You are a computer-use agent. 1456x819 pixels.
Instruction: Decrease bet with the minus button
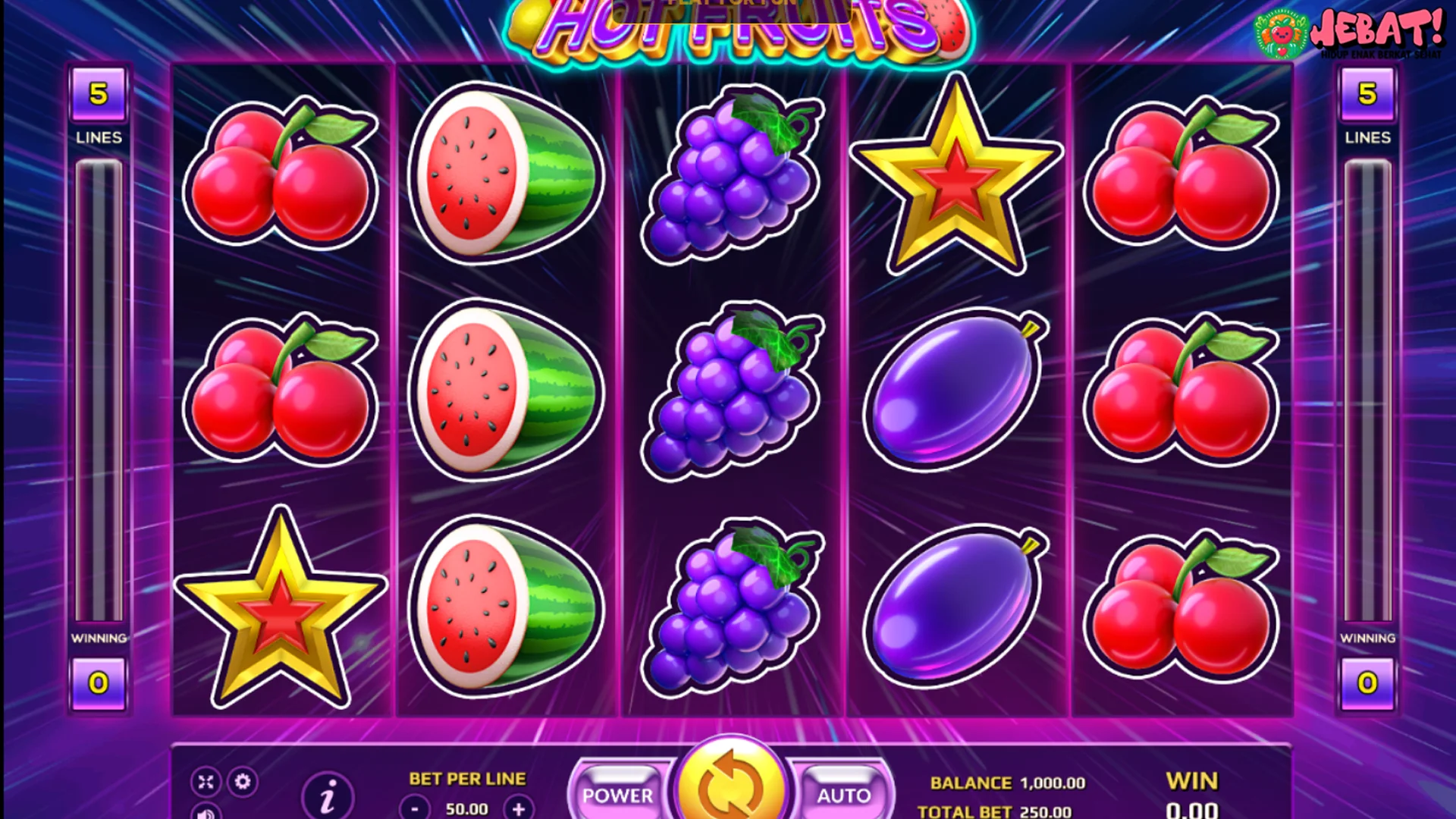[414, 807]
